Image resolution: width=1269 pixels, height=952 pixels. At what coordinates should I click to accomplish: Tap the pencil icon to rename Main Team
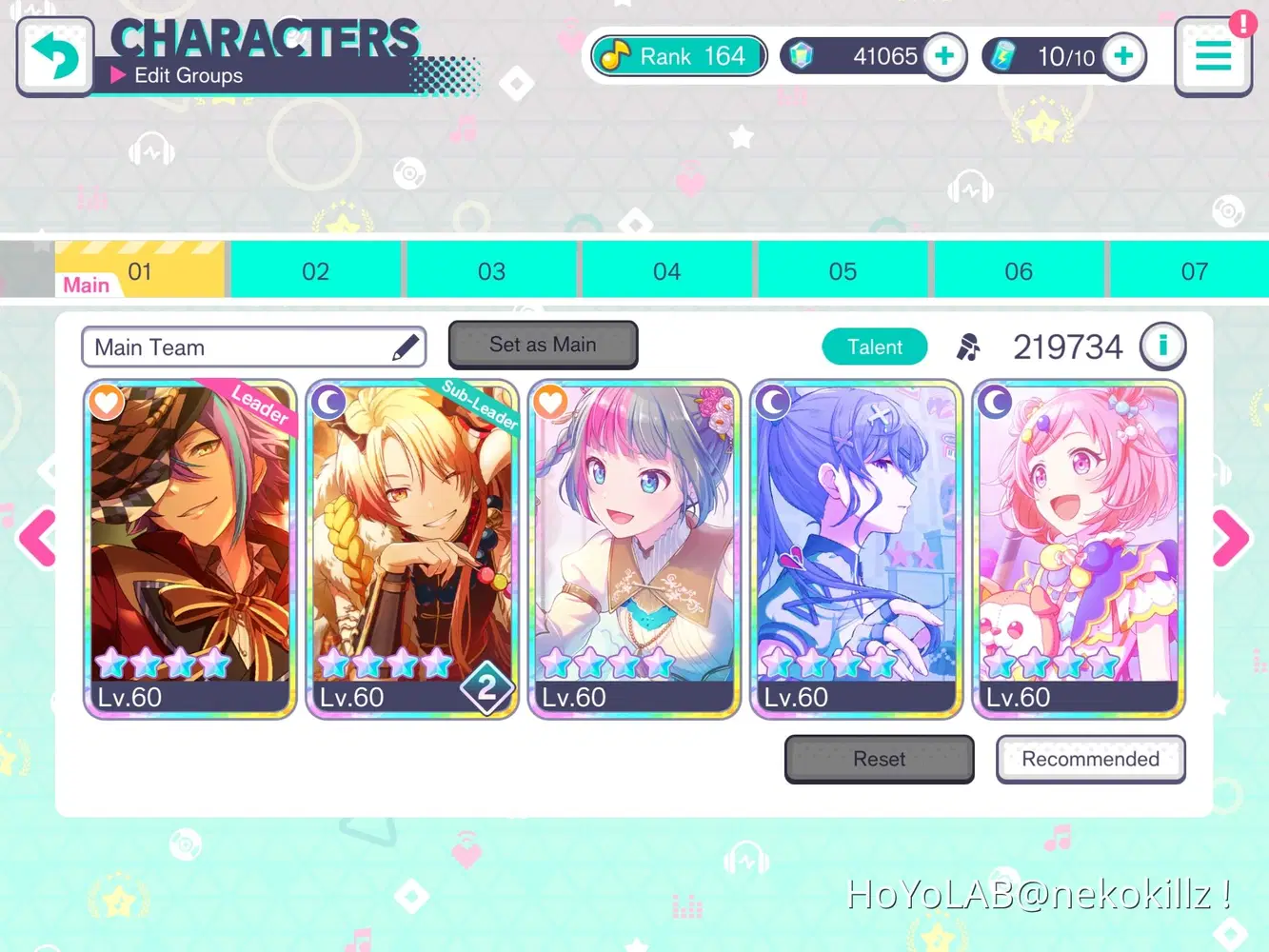(x=406, y=345)
